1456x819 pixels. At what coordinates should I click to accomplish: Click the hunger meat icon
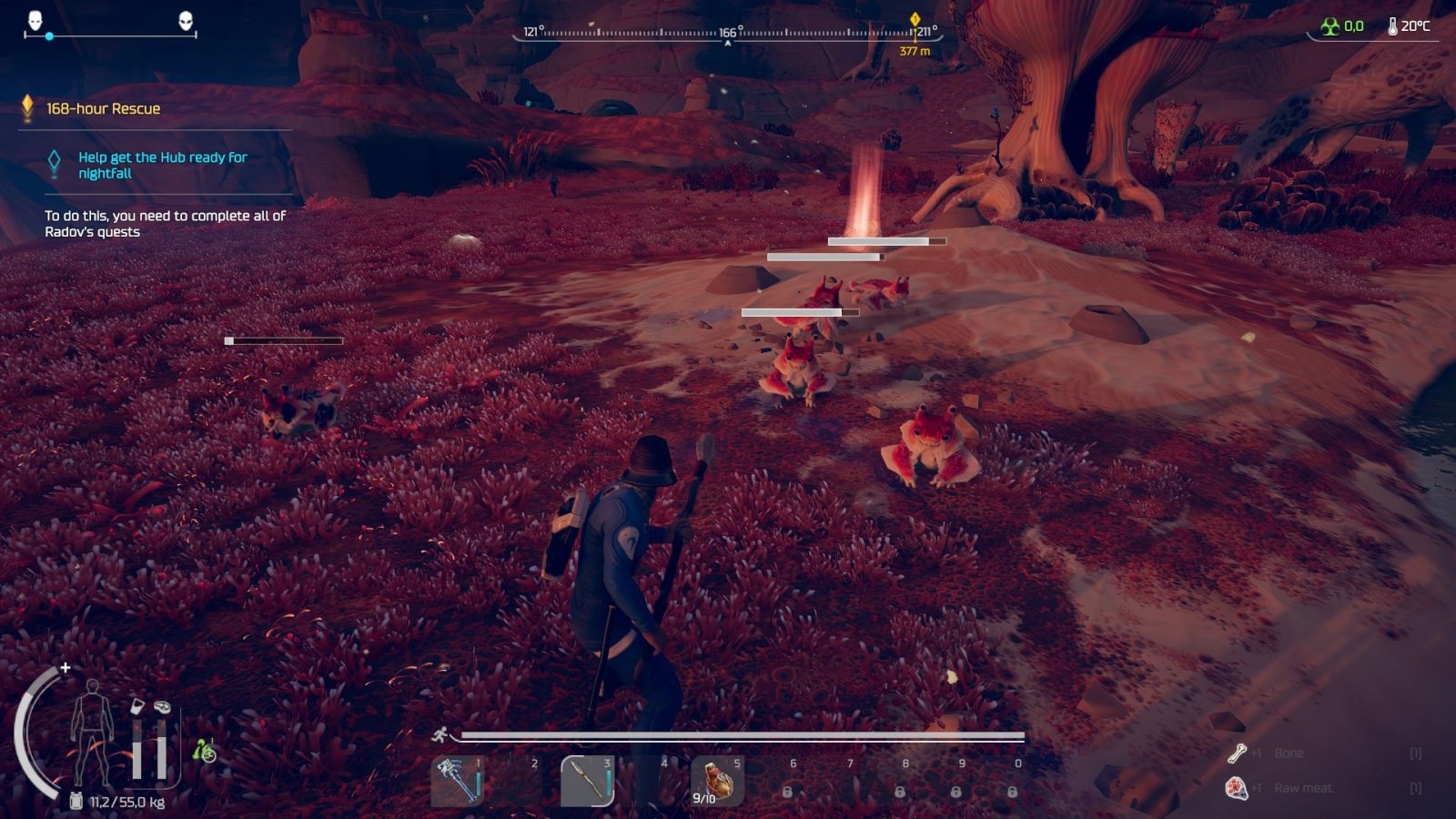(162, 706)
